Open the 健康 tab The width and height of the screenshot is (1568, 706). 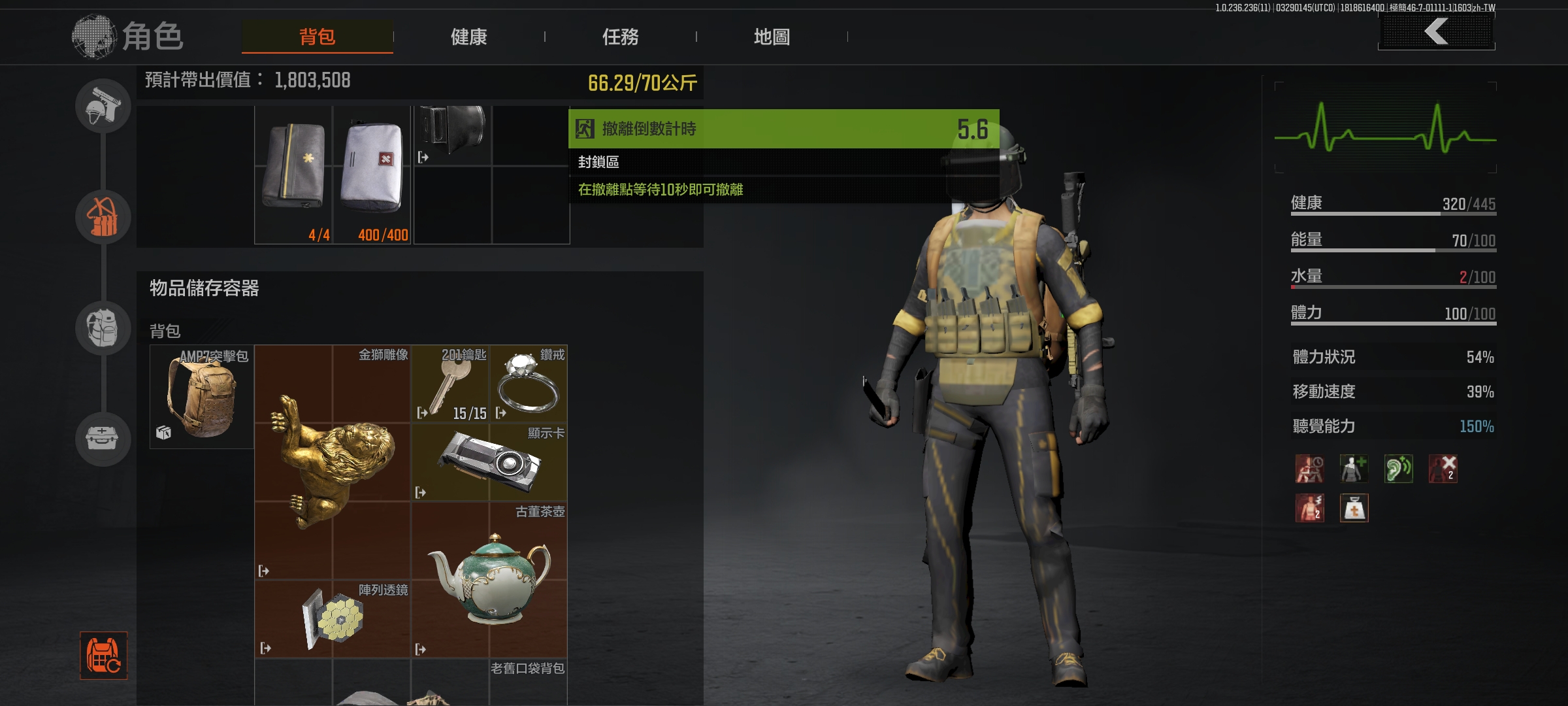468,37
